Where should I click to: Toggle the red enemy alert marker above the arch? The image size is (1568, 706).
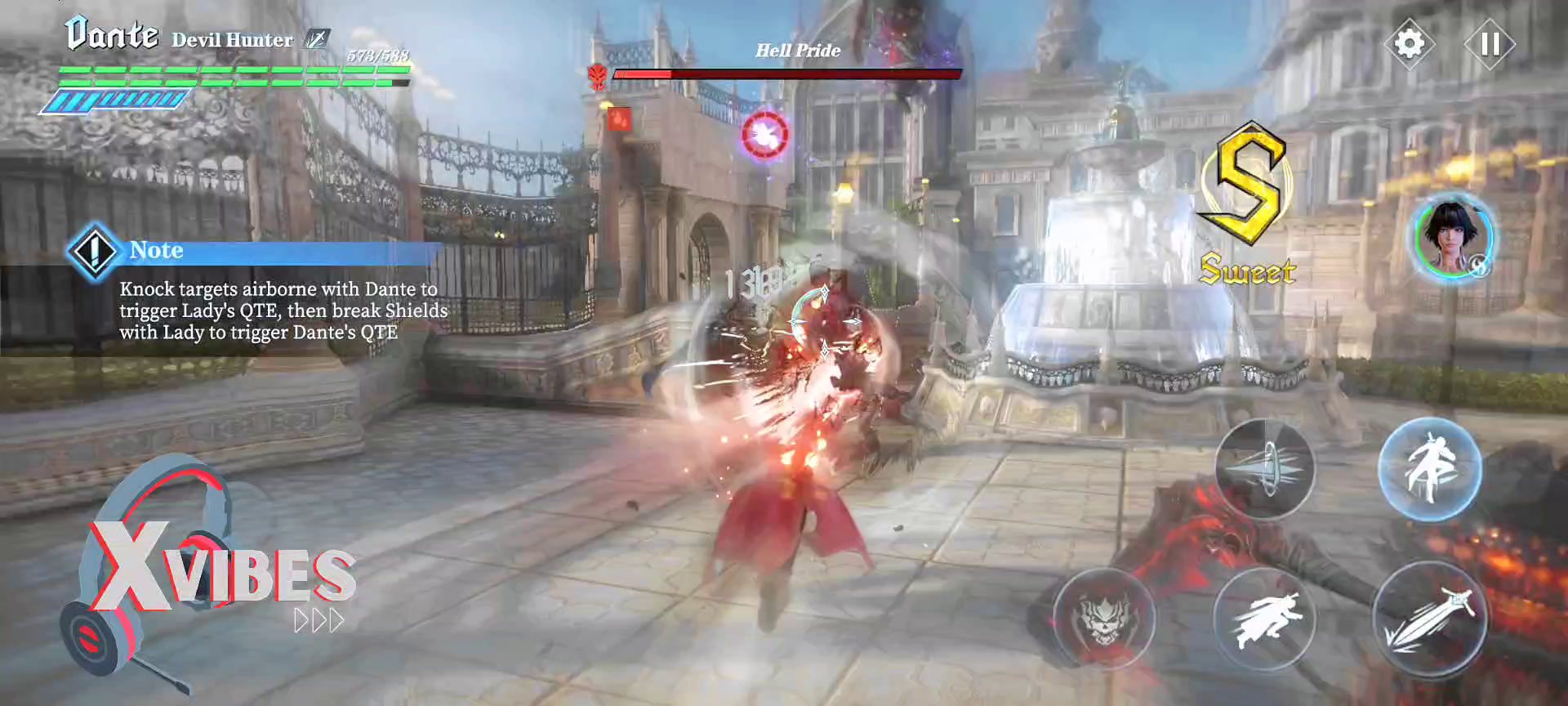point(619,120)
